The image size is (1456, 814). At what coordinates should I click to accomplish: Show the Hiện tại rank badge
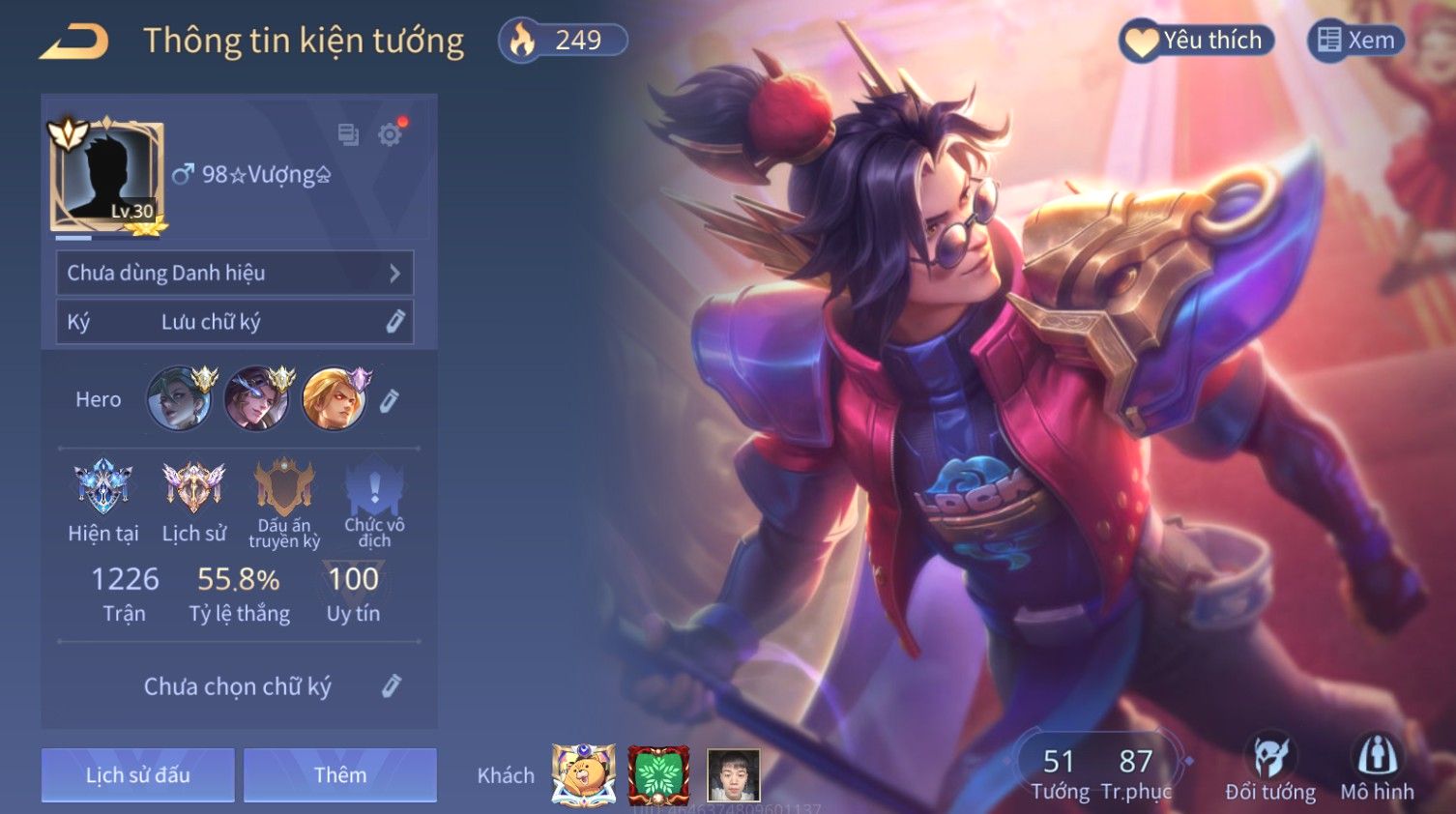tap(103, 487)
